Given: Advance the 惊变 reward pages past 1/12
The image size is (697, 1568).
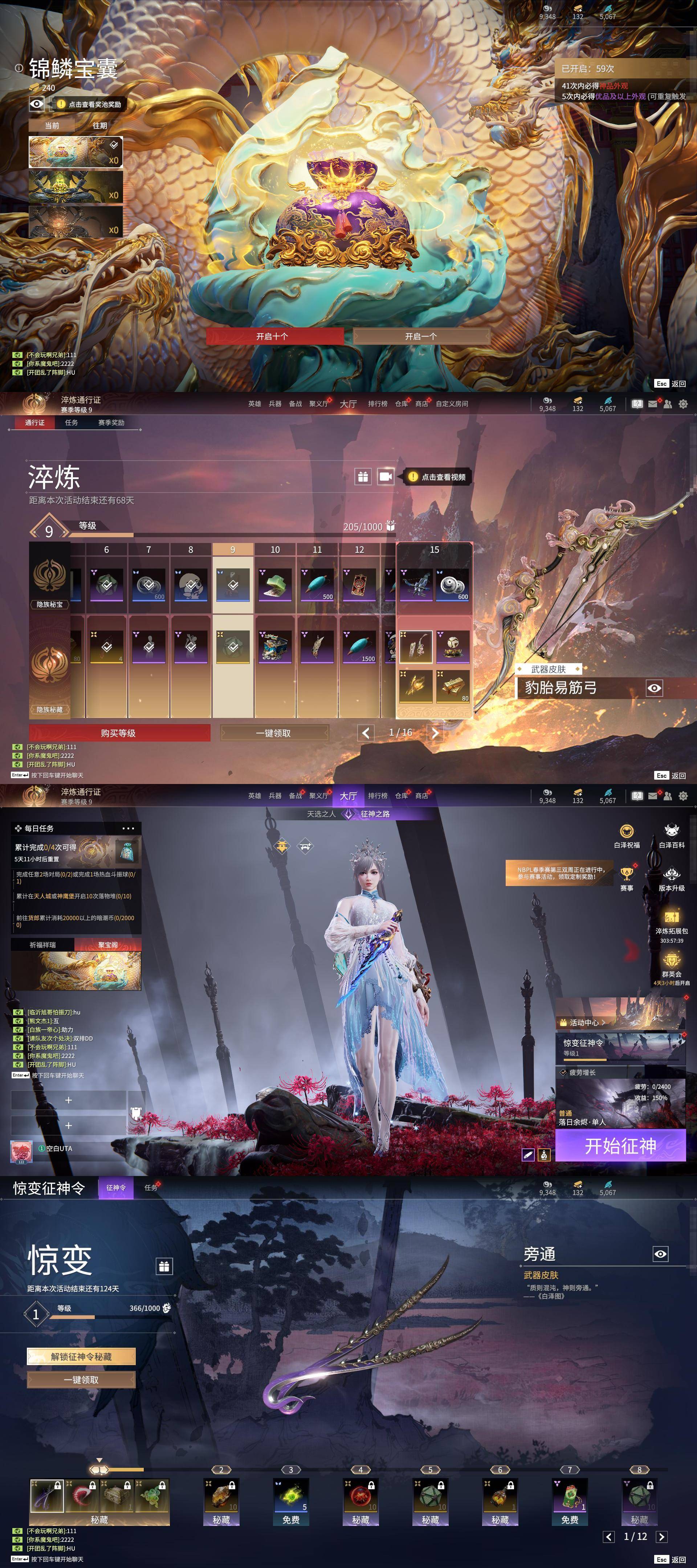Looking at the screenshot, I should coord(662,1536).
